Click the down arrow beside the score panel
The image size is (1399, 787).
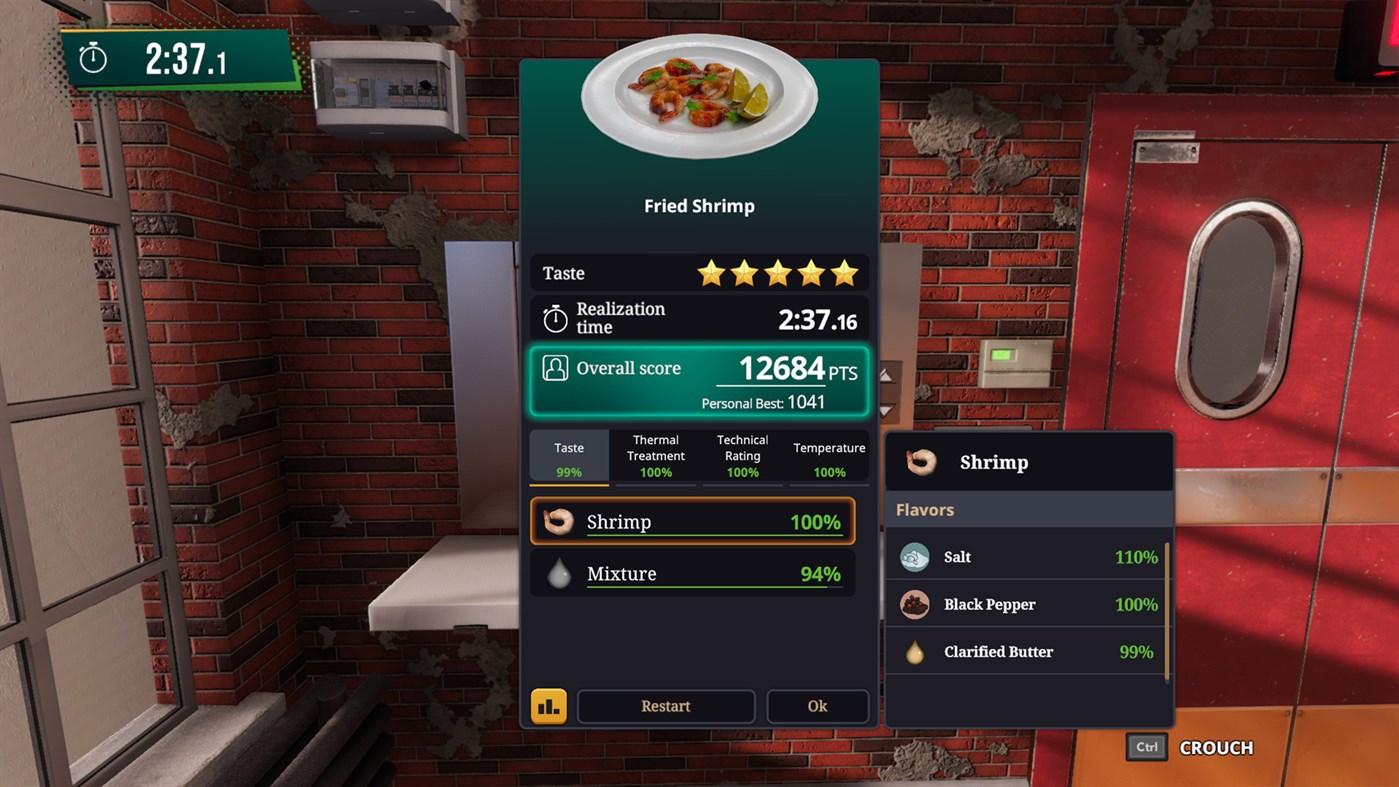(x=885, y=410)
